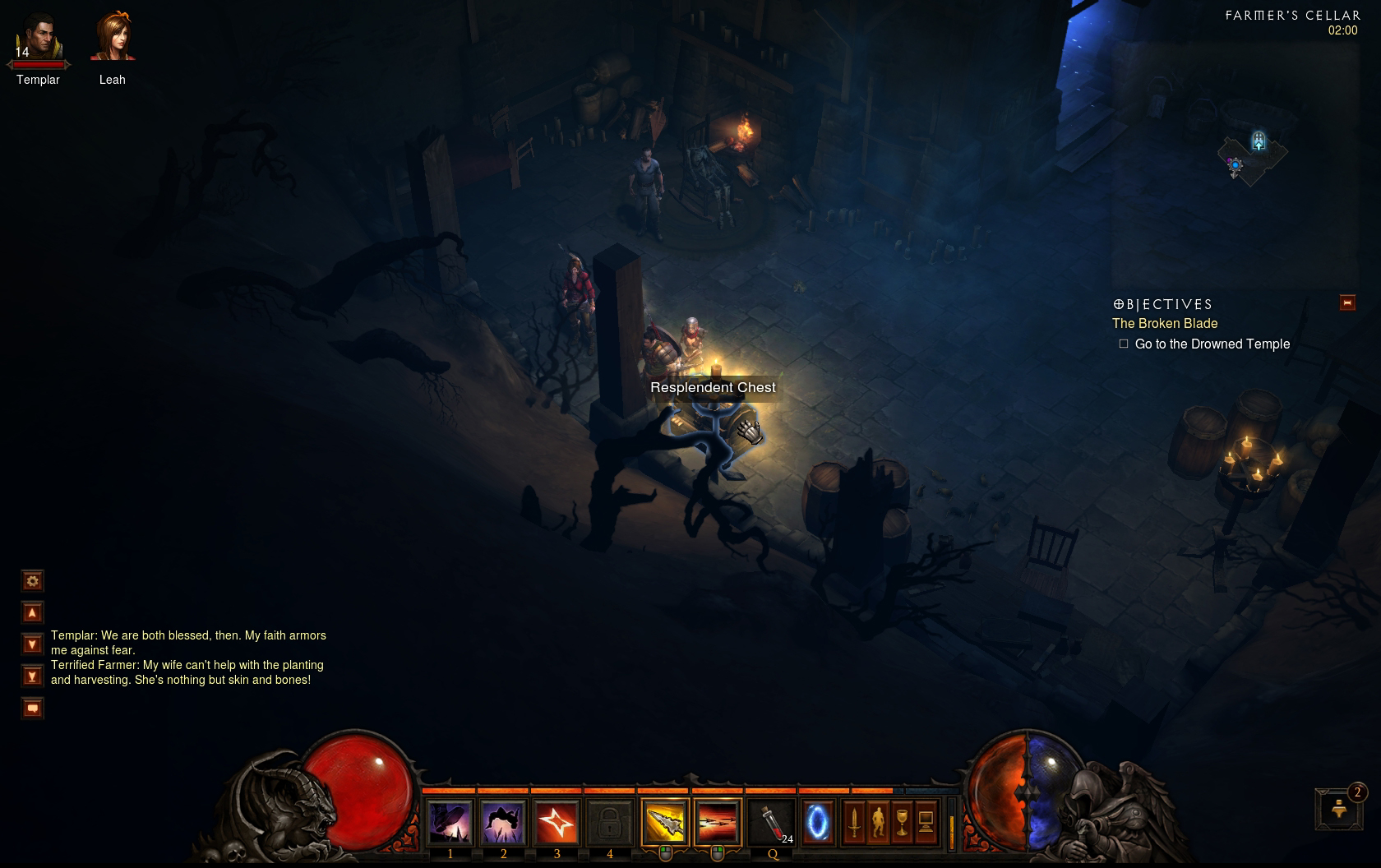Use the backflip vault skill in slot 2

(503, 822)
